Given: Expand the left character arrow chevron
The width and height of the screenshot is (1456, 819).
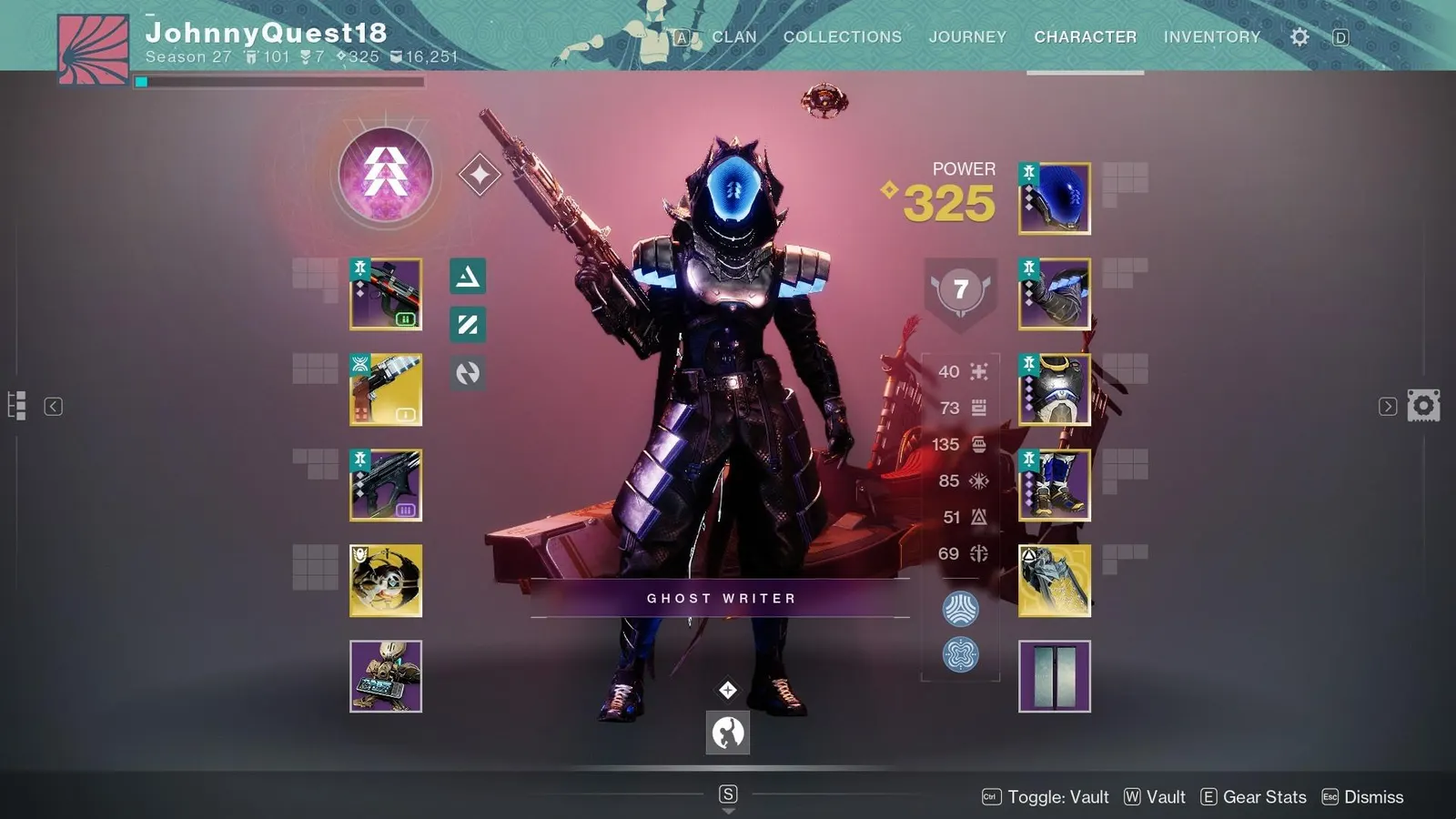Looking at the screenshot, I should pos(55,406).
